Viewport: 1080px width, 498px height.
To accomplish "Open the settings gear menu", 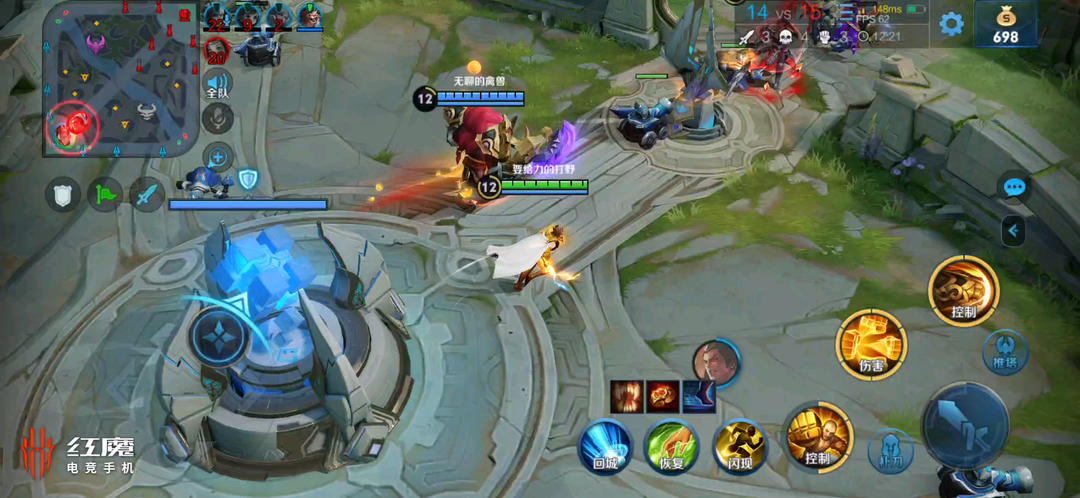I will [951, 23].
